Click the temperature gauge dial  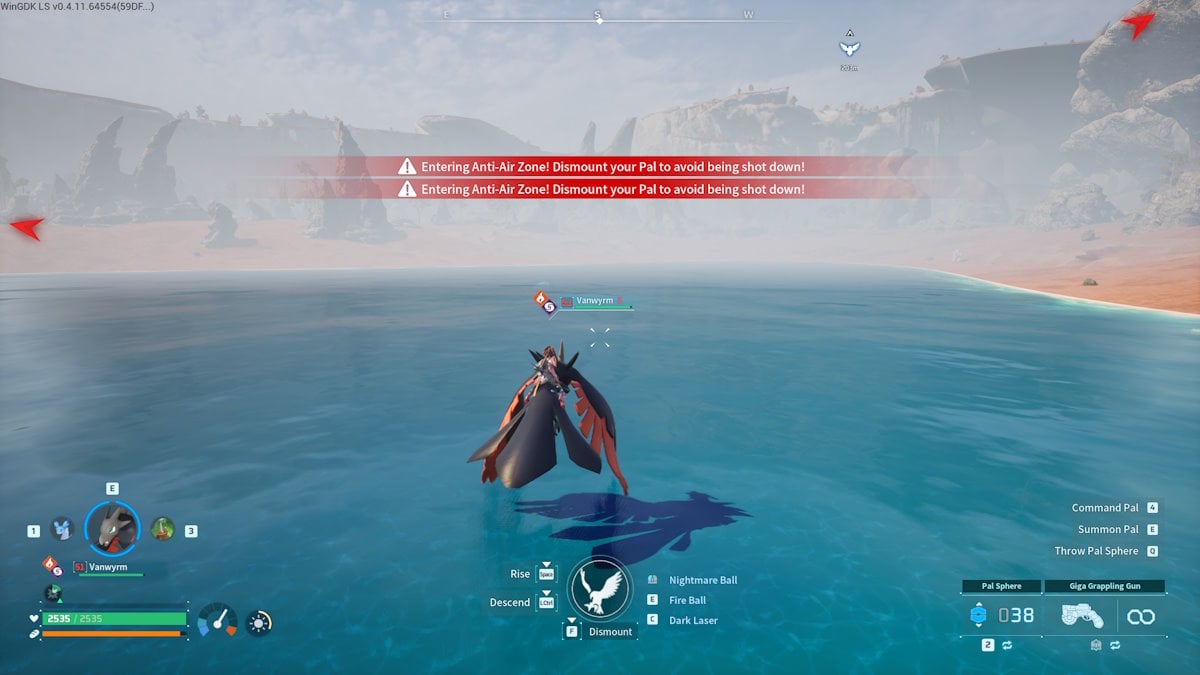(217, 620)
